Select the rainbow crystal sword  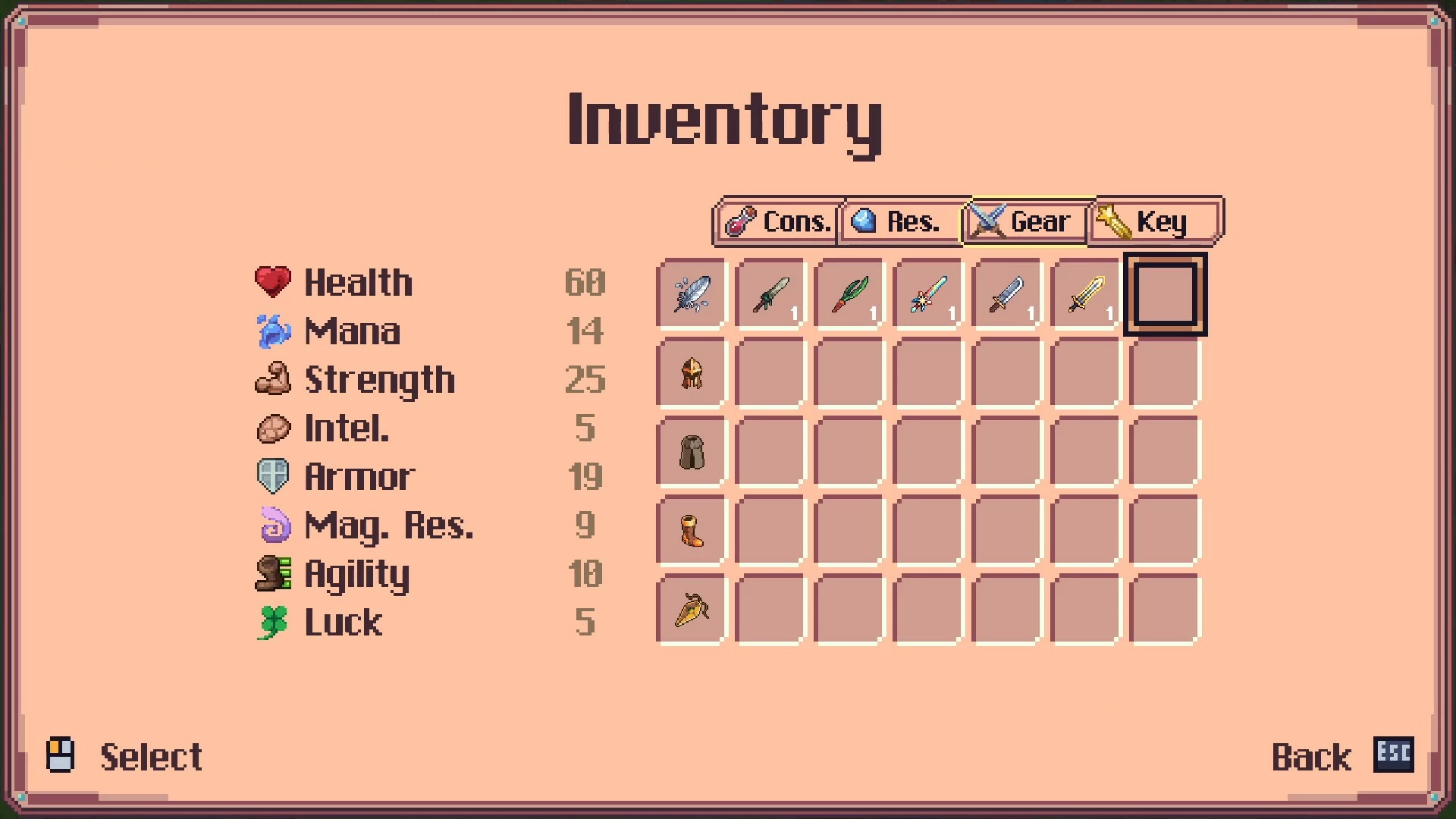tap(928, 294)
